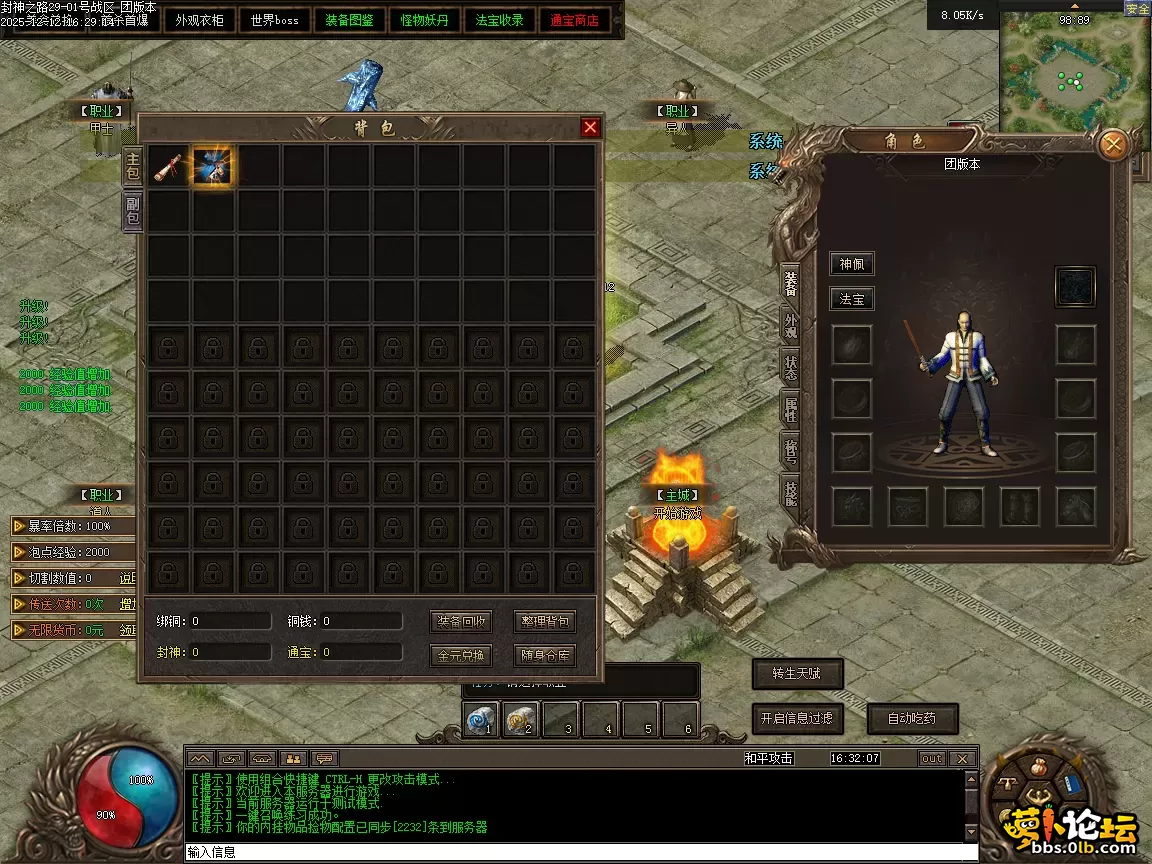Select the scroll item in the bag

coord(168,166)
